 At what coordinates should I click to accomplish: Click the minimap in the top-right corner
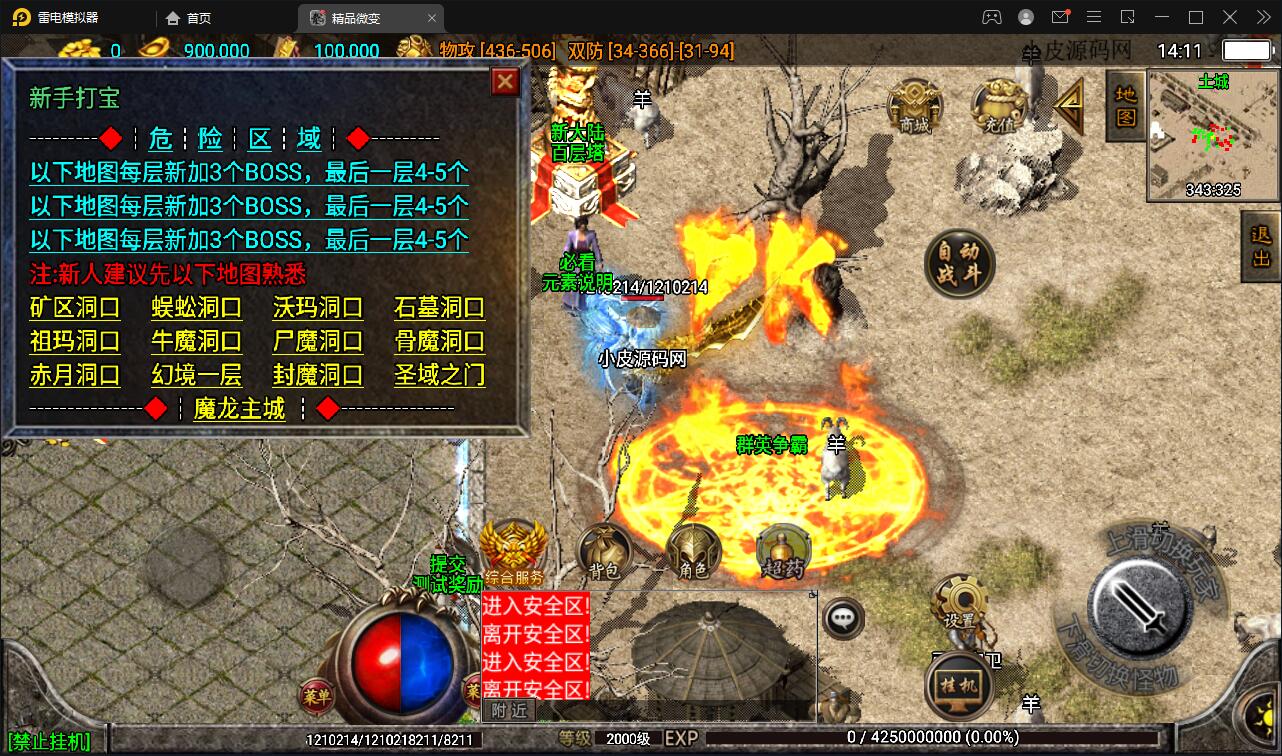click(x=1210, y=130)
